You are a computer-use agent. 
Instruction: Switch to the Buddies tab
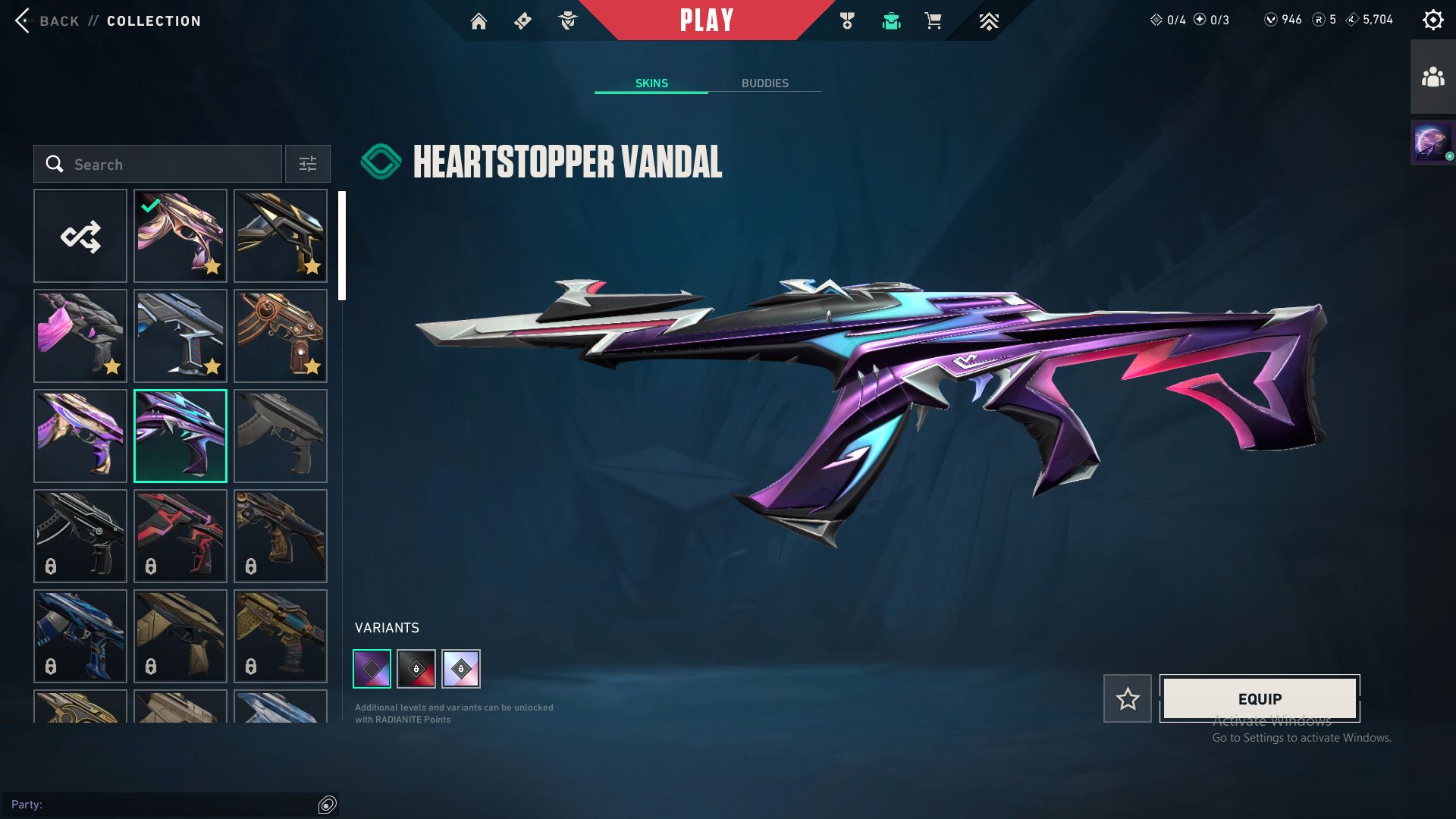coord(764,83)
